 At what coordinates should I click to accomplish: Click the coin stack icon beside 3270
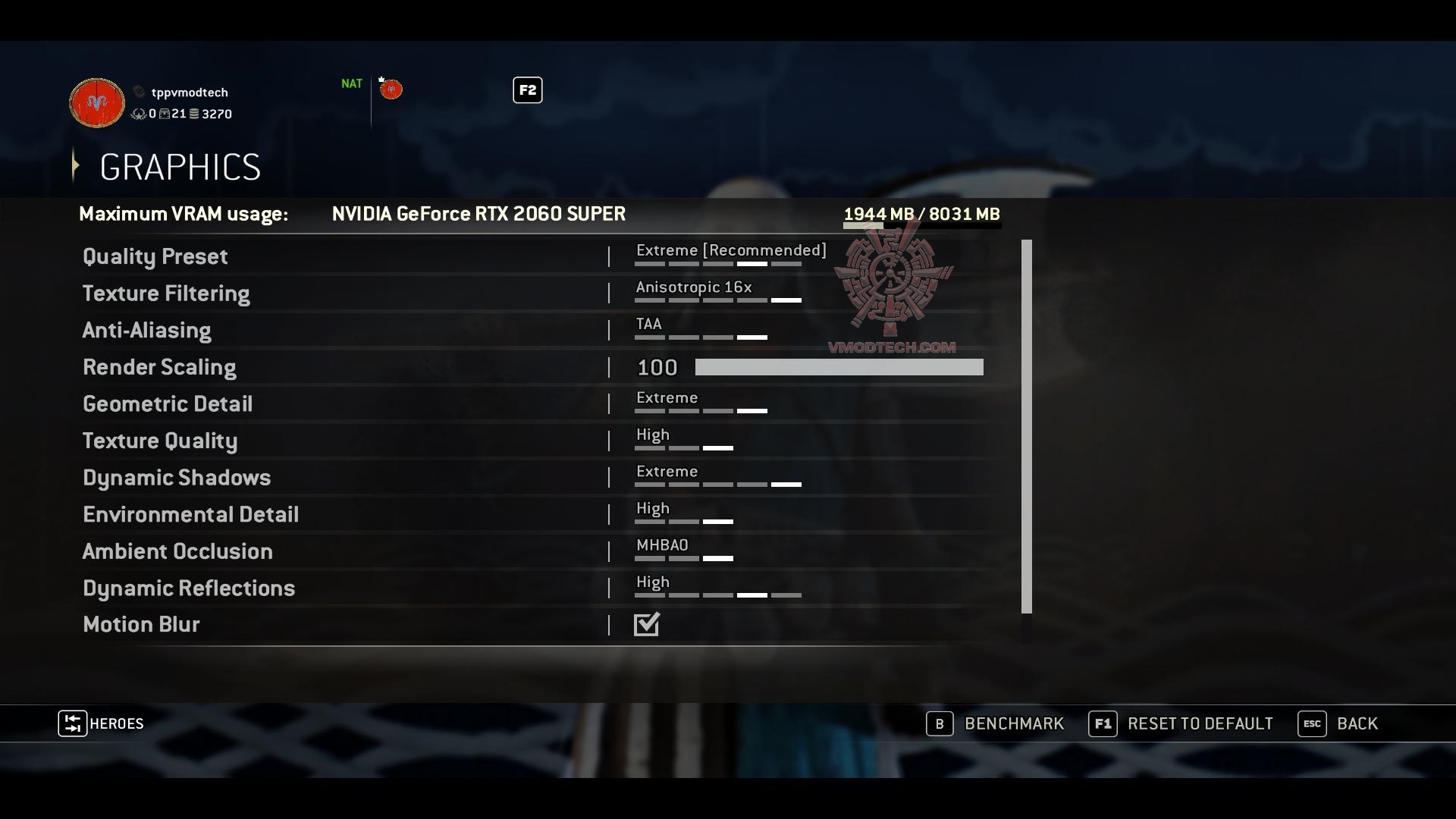[194, 114]
